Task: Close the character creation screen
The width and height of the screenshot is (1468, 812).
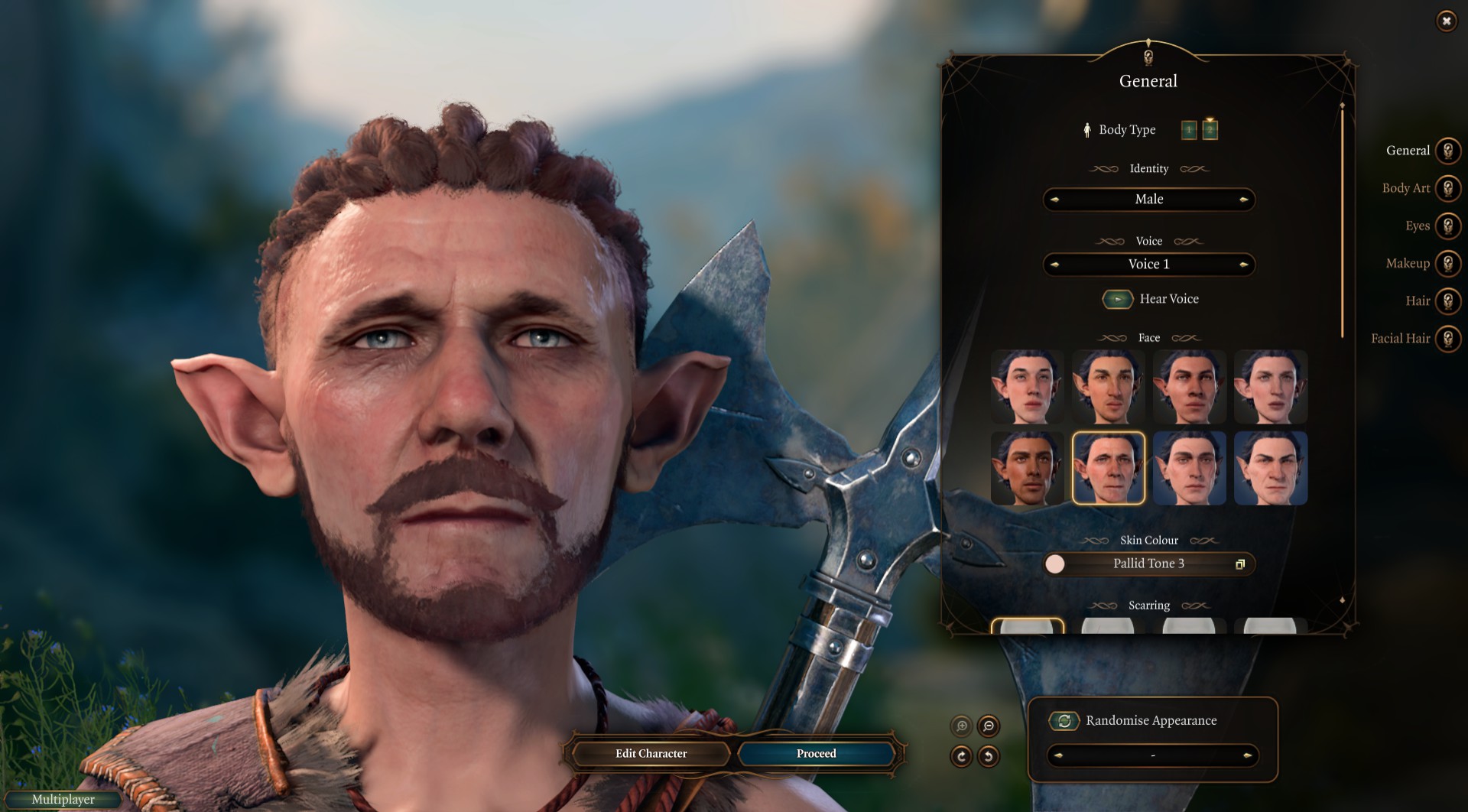Action: [1446, 21]
